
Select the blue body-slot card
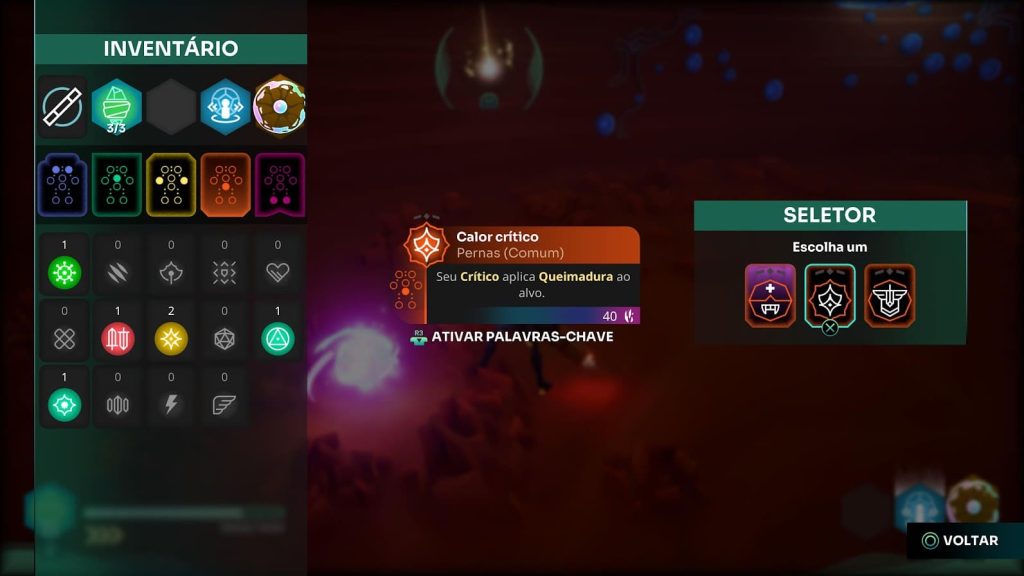tap(63, 185)
